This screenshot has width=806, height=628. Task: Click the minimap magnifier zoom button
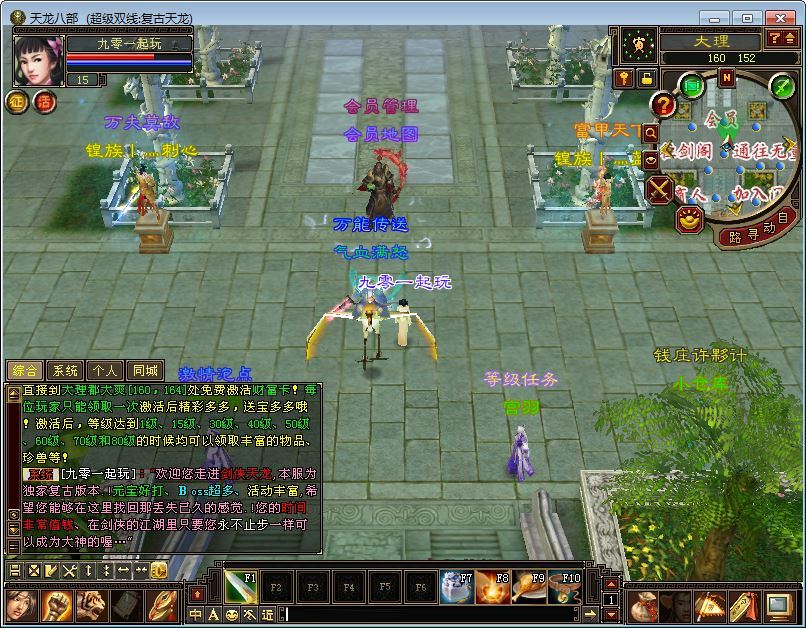tap(651, 132)
